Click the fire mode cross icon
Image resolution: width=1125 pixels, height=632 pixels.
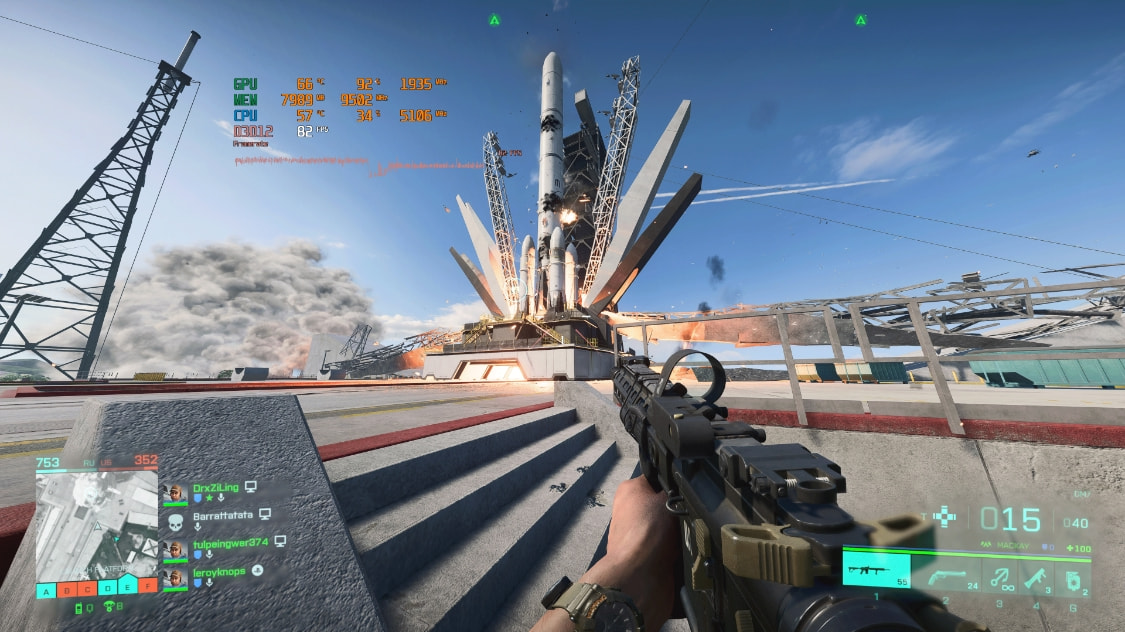945,516
